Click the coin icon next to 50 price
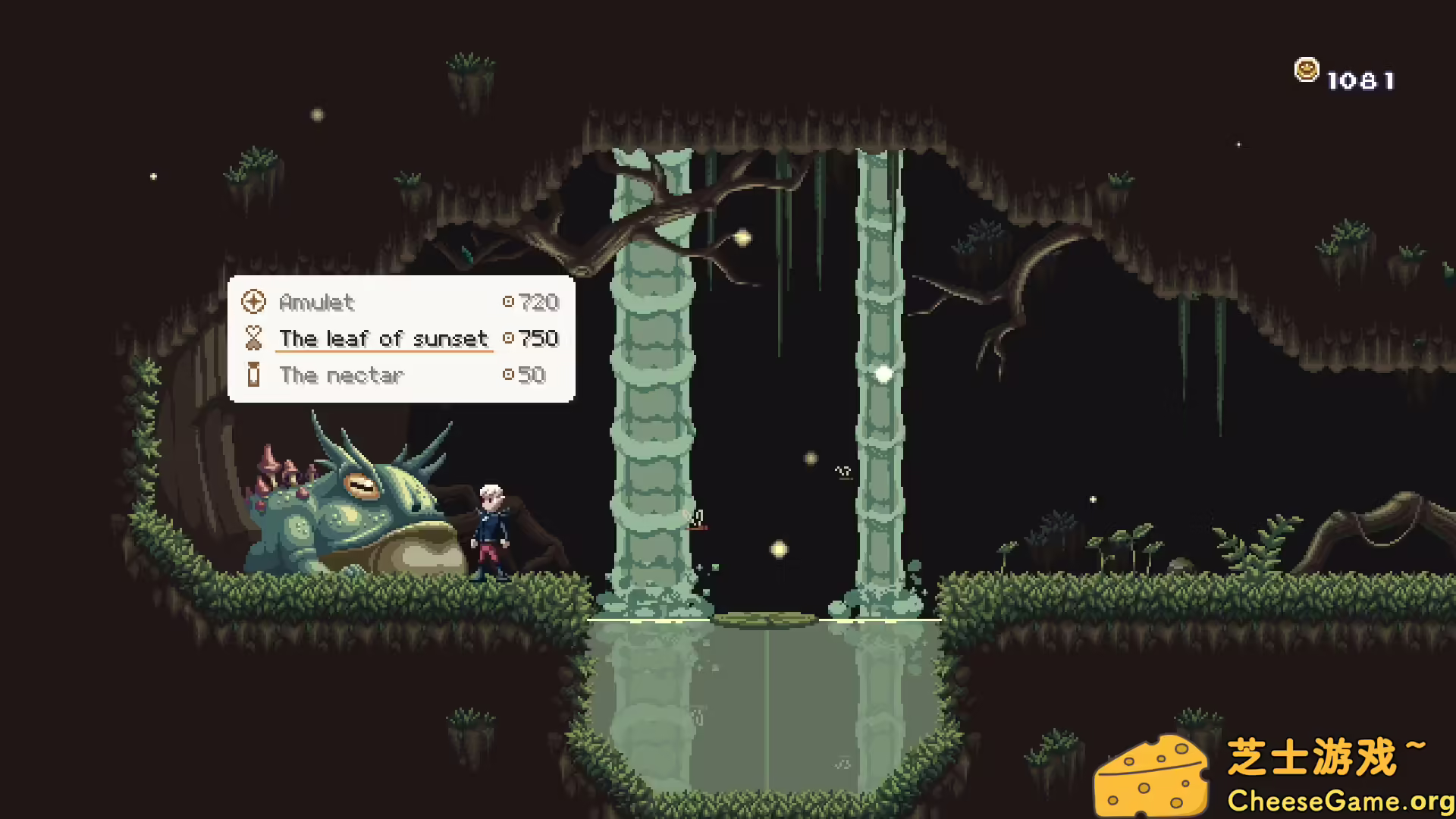Screen dimensions: 1456x819 [508, 374]
